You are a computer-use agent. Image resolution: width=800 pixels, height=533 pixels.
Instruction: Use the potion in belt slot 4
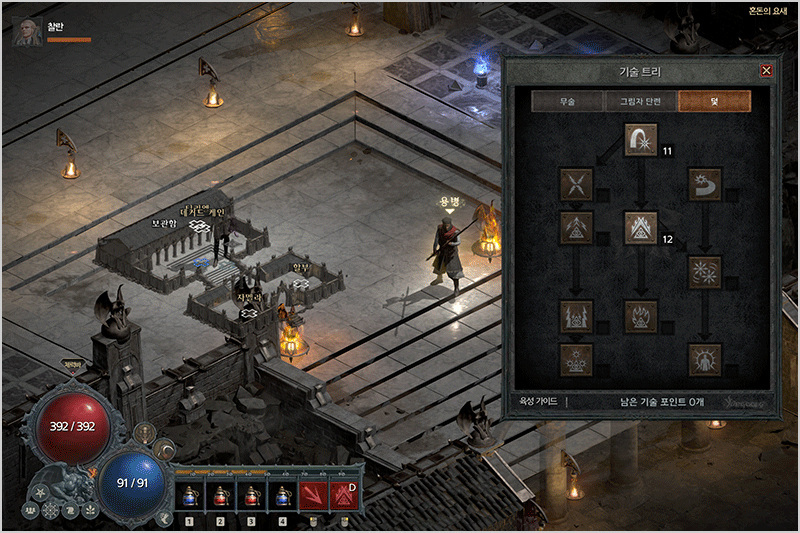pyautogui.click(x=282, y=495)
